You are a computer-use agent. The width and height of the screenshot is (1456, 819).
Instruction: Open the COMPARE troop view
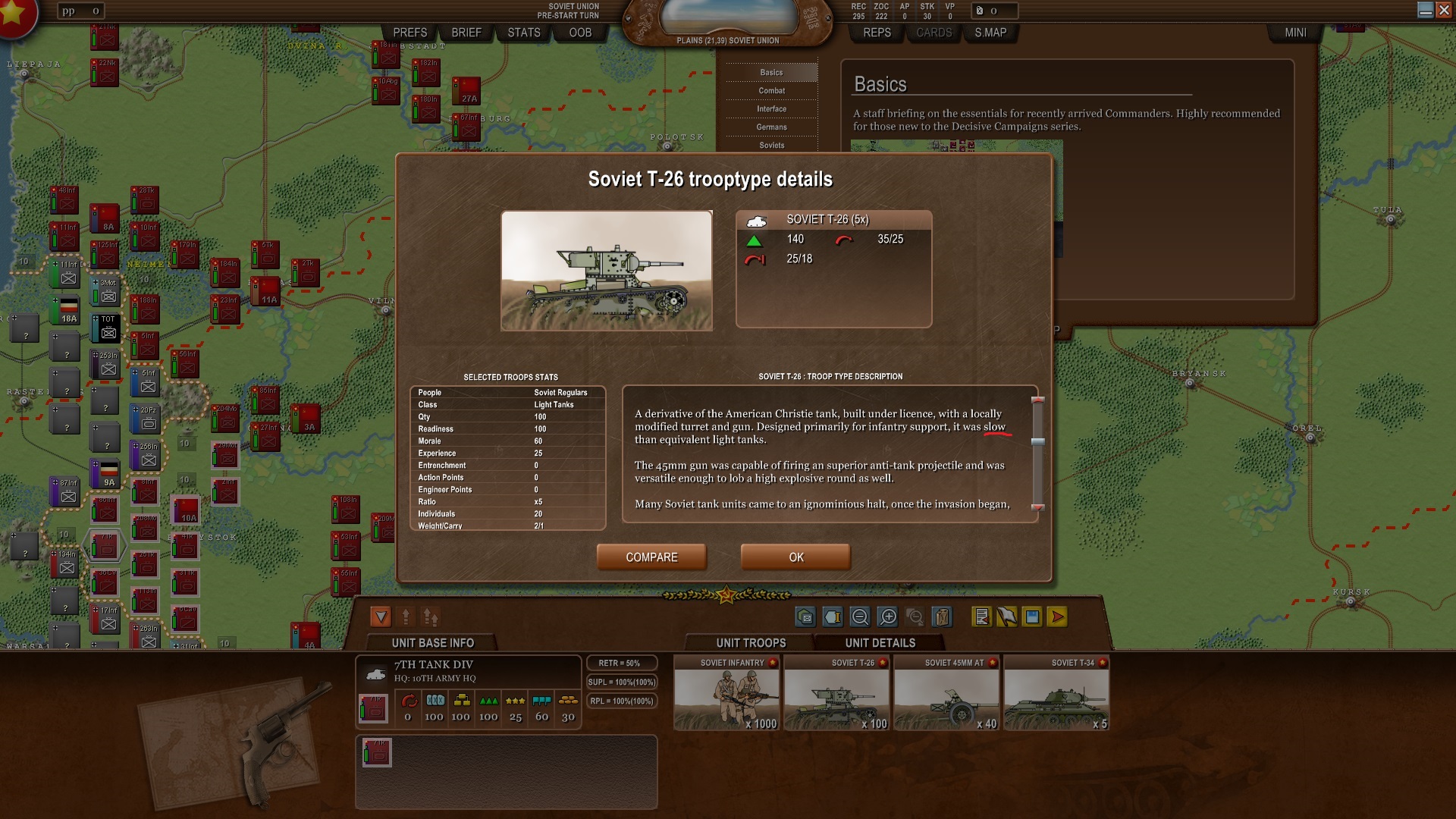click(651, 557)
